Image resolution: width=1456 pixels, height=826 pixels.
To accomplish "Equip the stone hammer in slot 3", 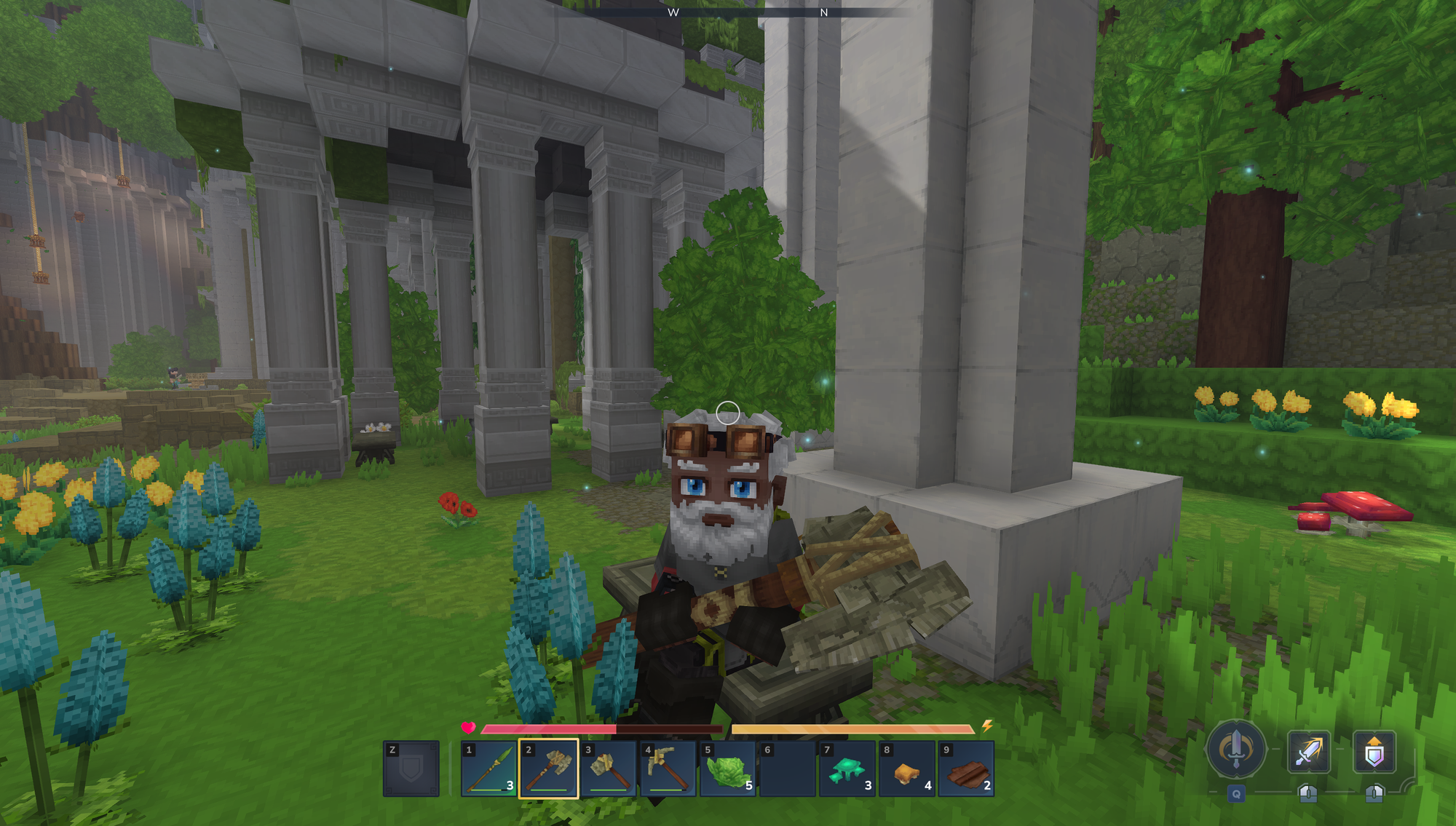I will 609,769.
